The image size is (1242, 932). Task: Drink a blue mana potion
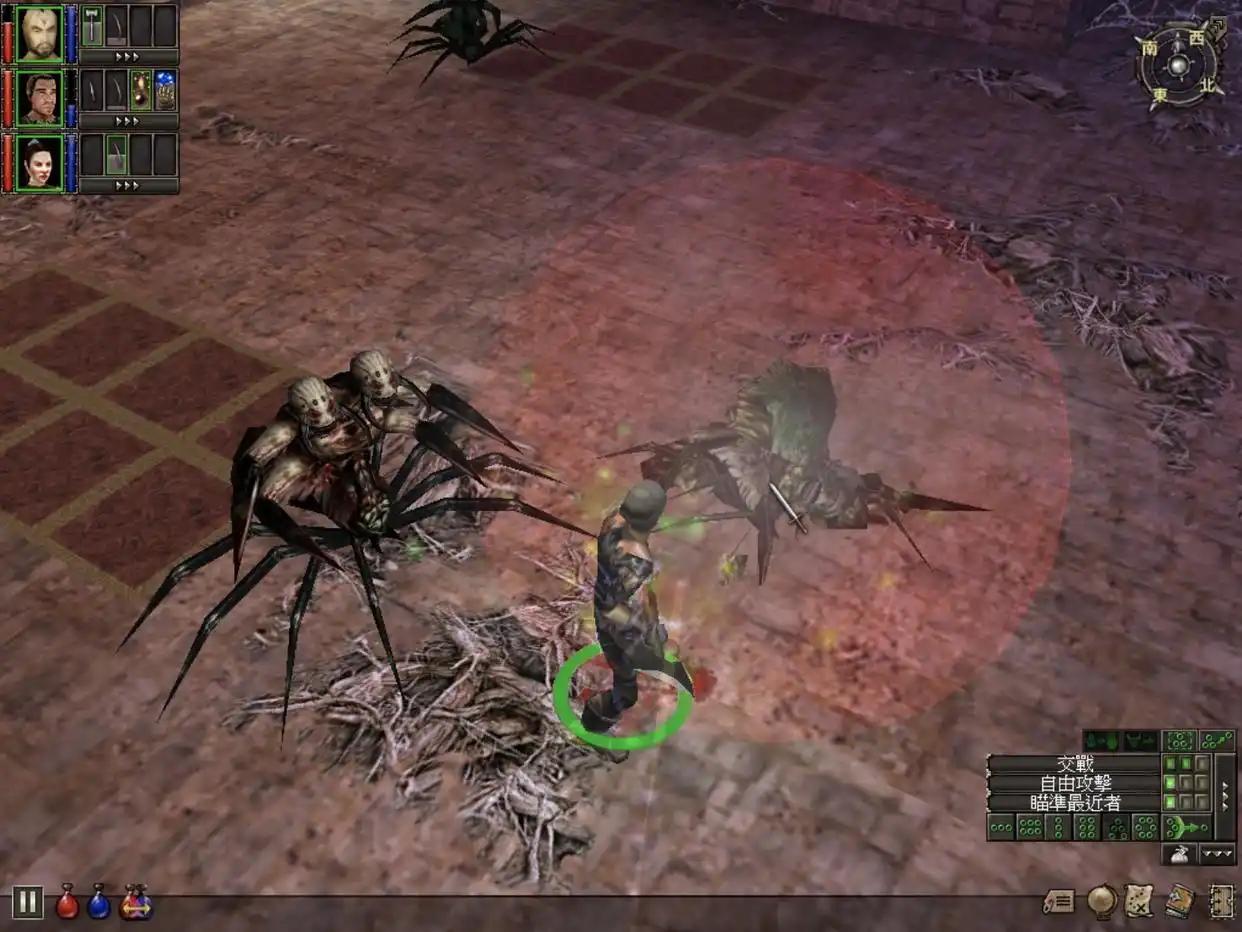pos(98,902)
